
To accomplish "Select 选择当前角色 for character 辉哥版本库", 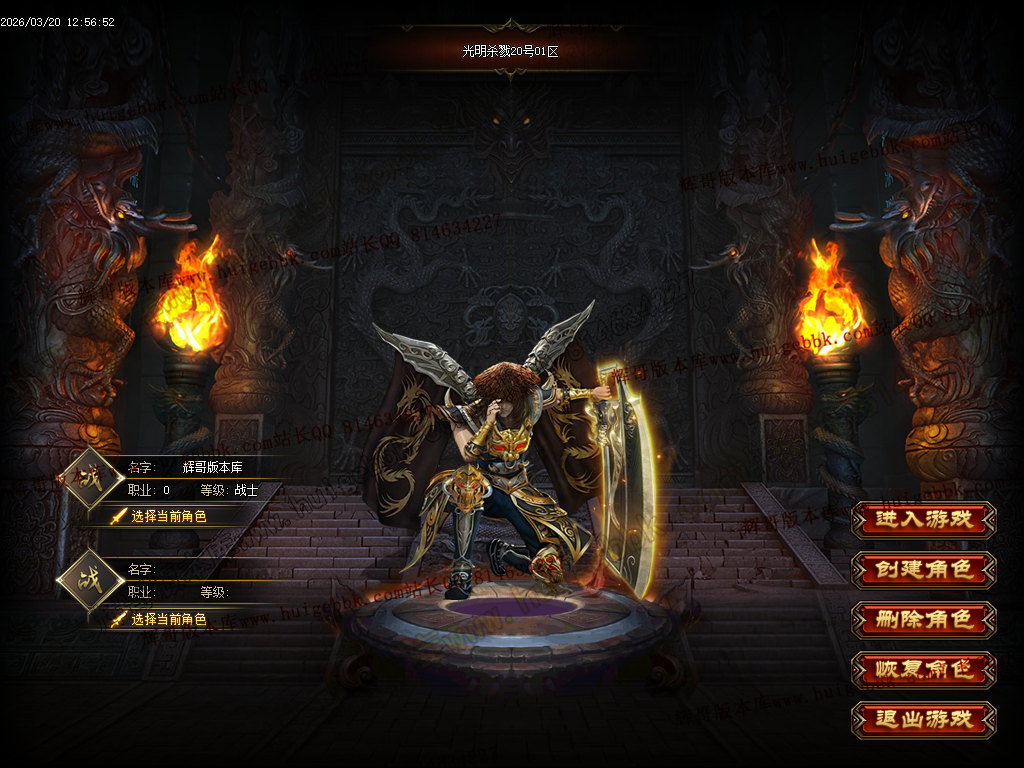I will tap(168, 516).
